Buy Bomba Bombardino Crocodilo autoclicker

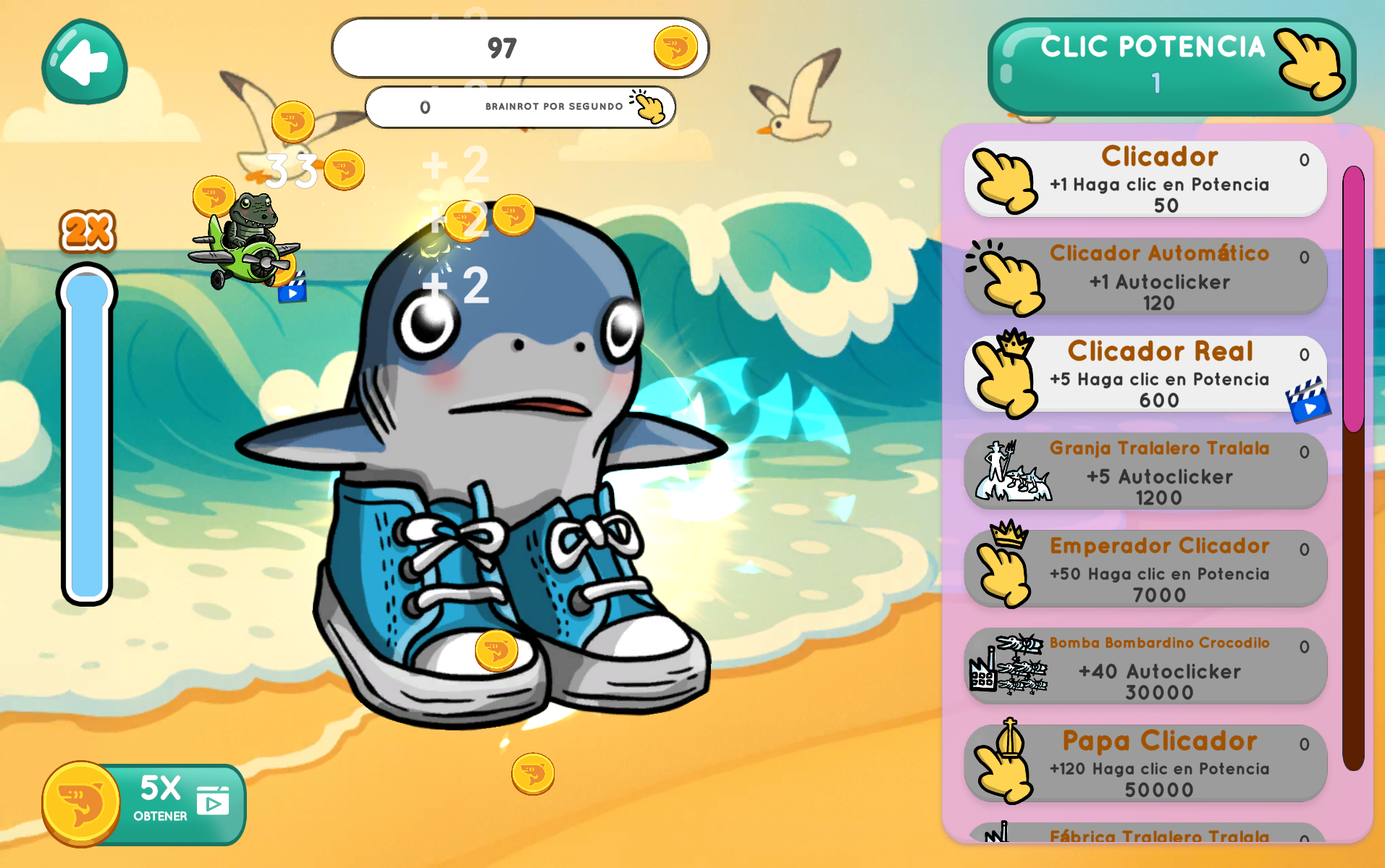coord(1145,667)
